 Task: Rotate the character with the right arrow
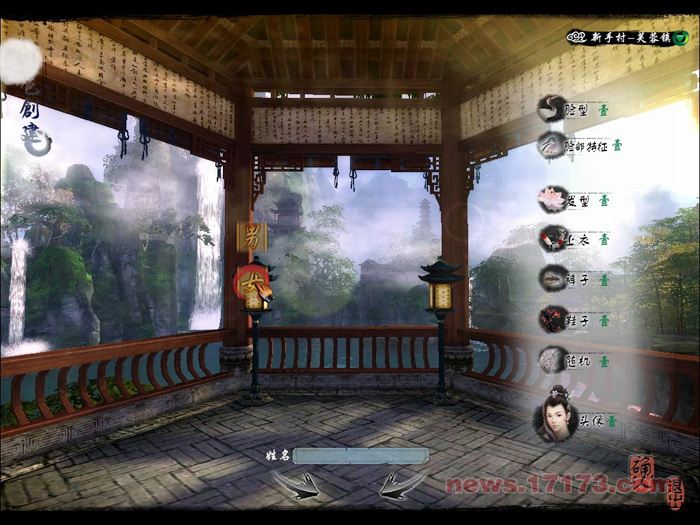(402, 485)
